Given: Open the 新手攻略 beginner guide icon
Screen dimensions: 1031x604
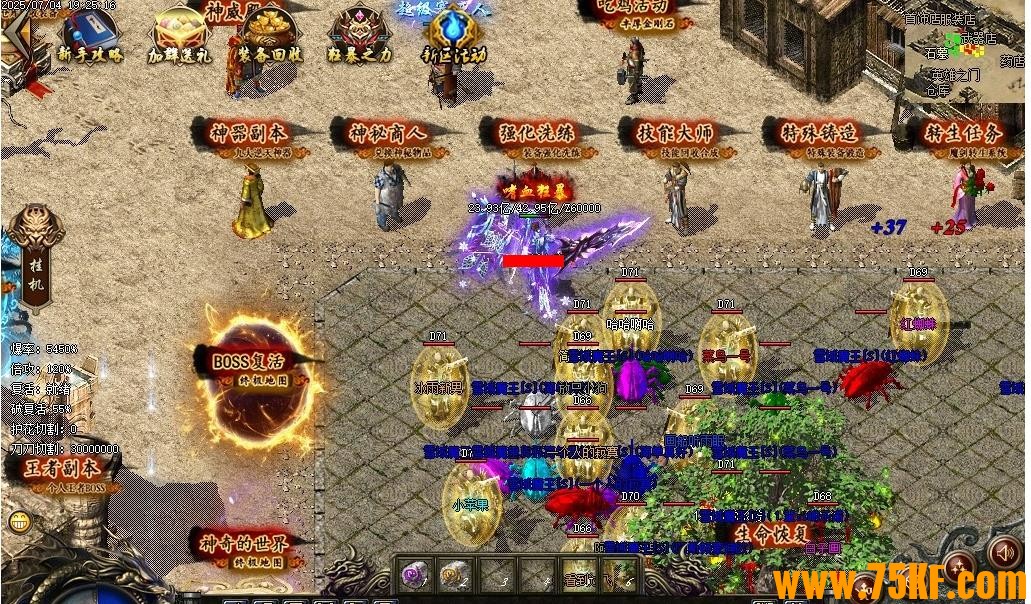Looking at the screenshot, I should click(89, 36).
